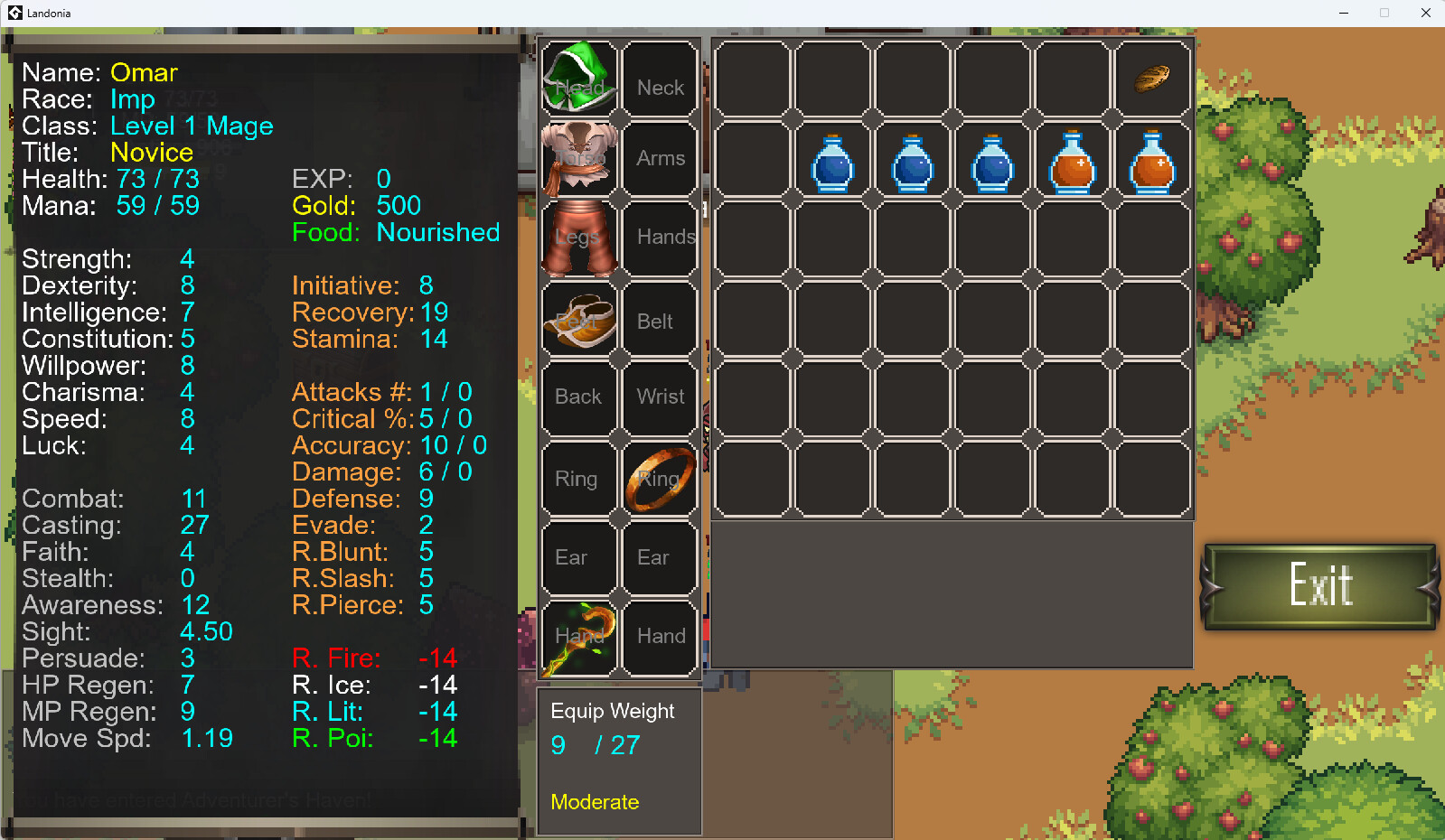Select the empty Back slot
The image size is (1445, 840).
[x=579, y=396]
